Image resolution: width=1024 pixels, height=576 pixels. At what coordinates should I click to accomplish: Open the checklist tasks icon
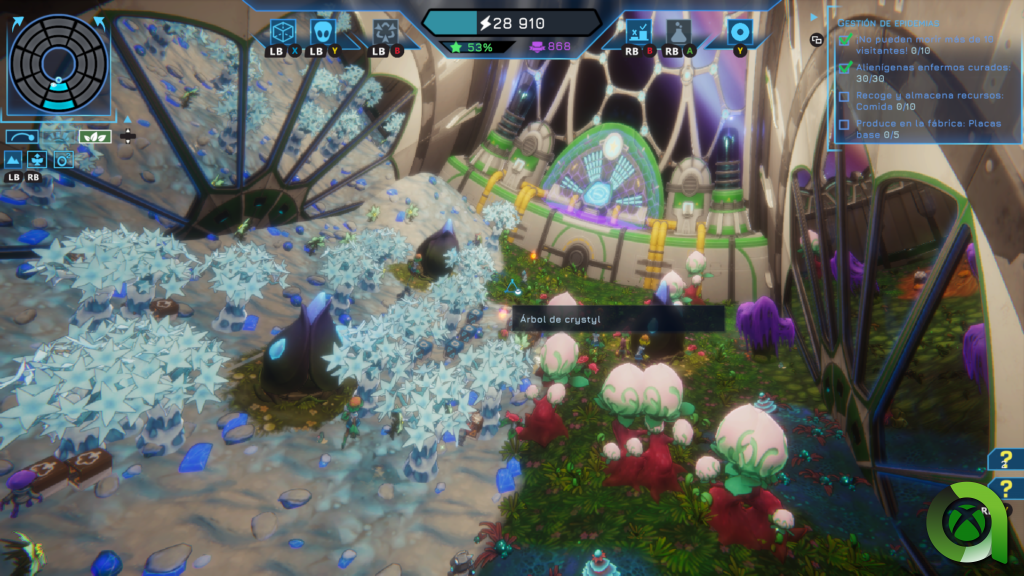(639, 33)
